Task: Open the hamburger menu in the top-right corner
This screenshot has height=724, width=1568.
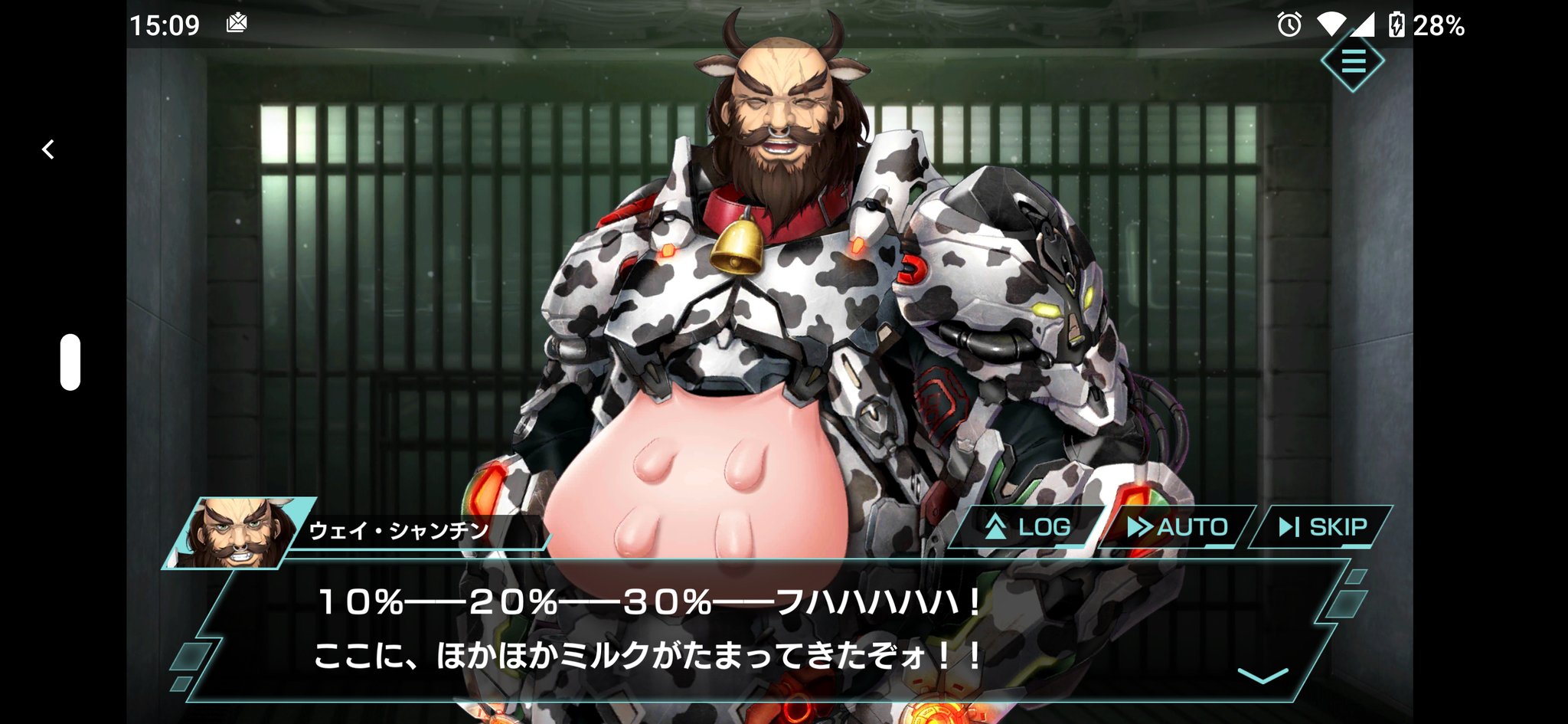Action: 1352,63
